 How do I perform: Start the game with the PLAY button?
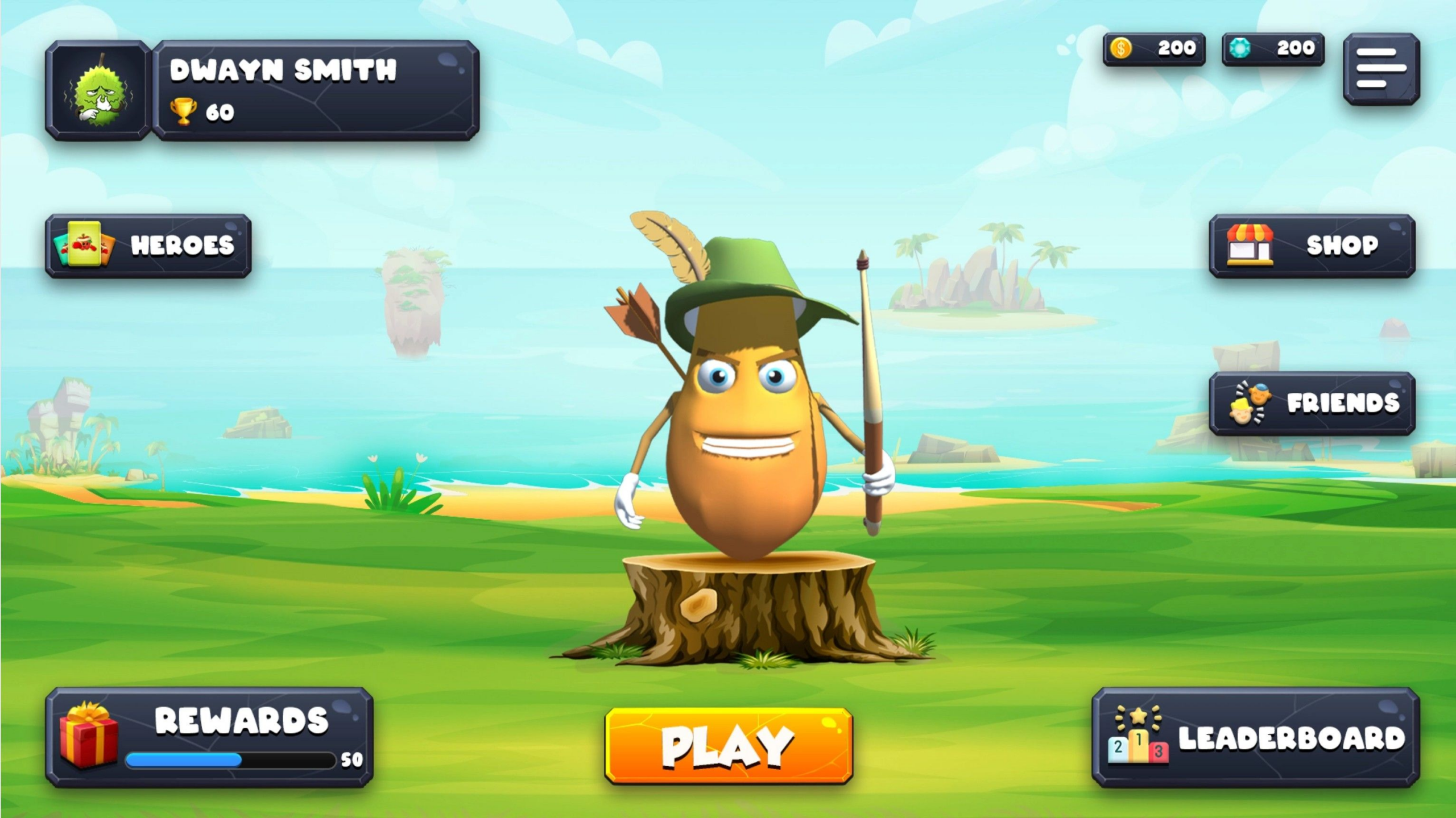729,746
